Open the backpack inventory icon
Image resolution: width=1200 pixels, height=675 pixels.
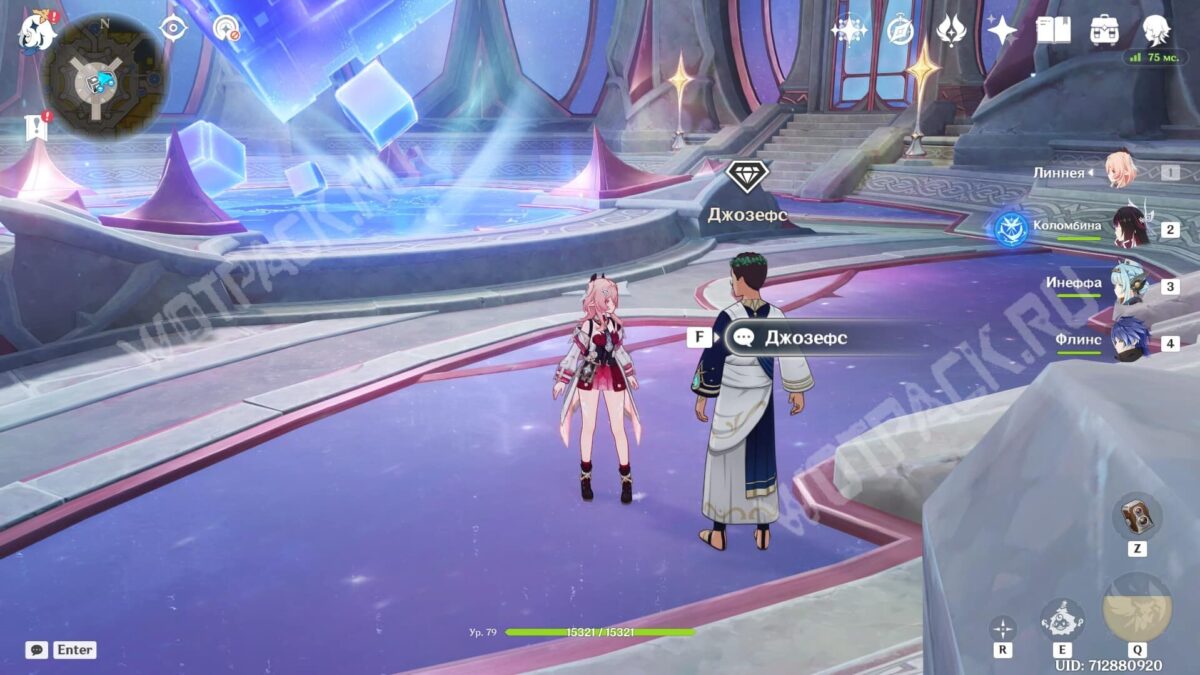(1105, 30)
